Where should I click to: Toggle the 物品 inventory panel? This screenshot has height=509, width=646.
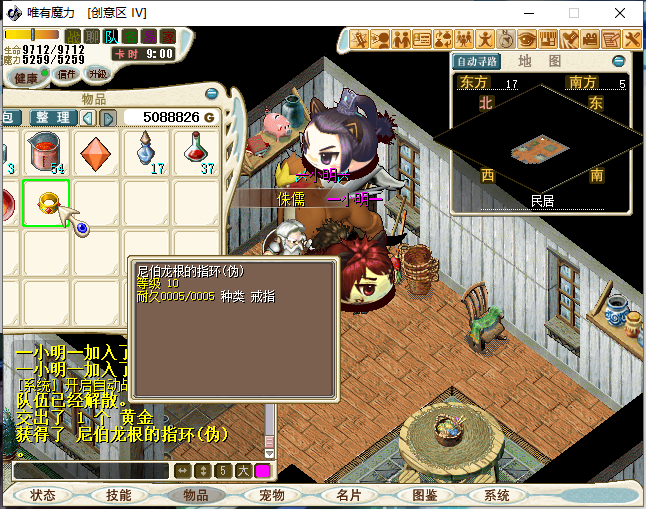(x=195, y=495)
